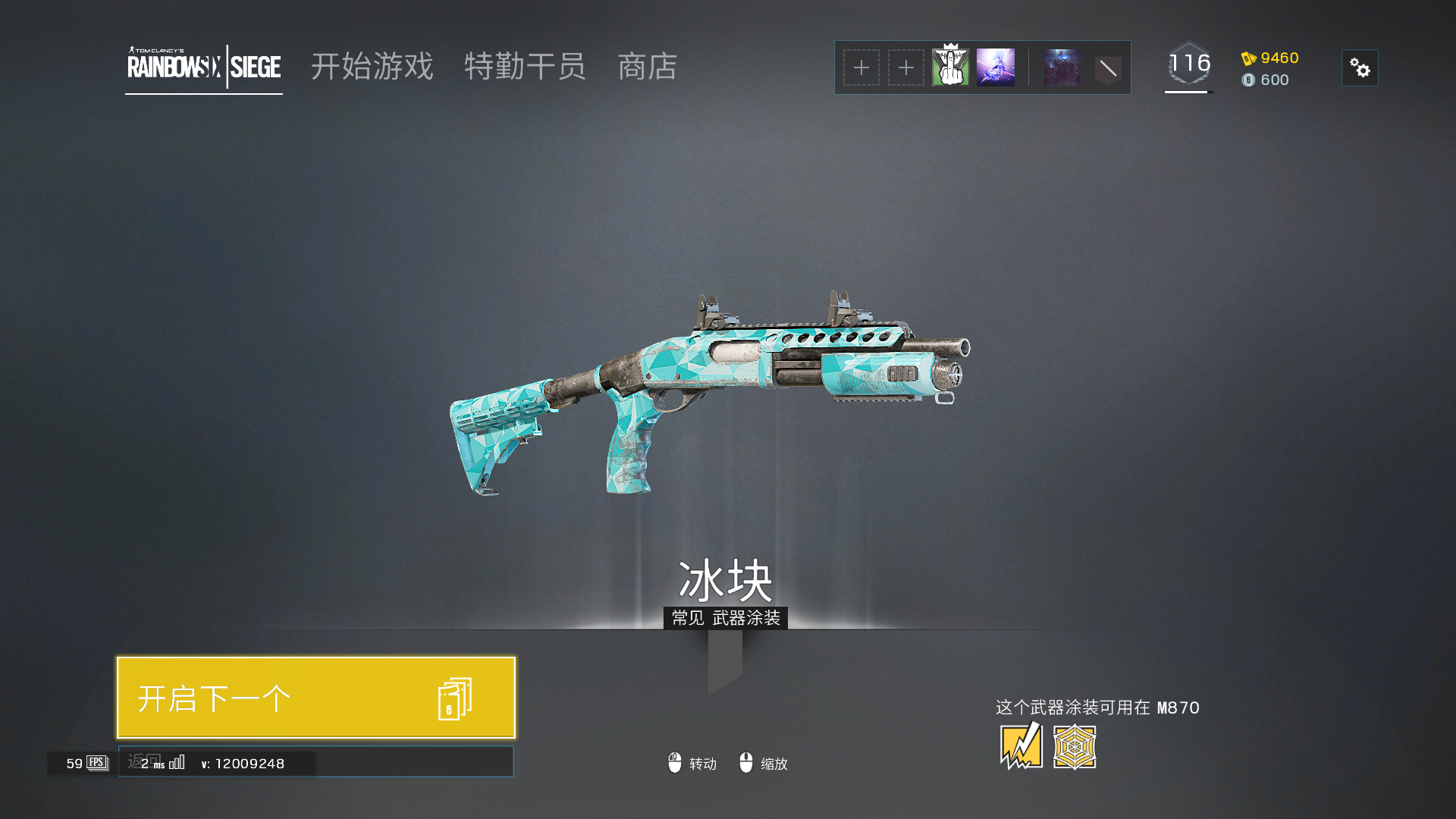
Task: Select the purple anime squad member avatar
Action: (x=995, y=67)
